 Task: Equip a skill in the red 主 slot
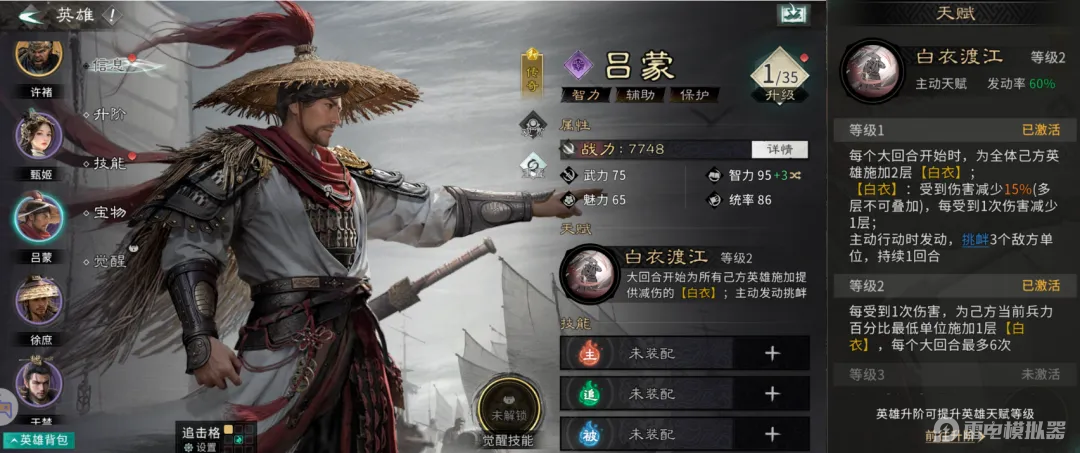click(771, 353)
